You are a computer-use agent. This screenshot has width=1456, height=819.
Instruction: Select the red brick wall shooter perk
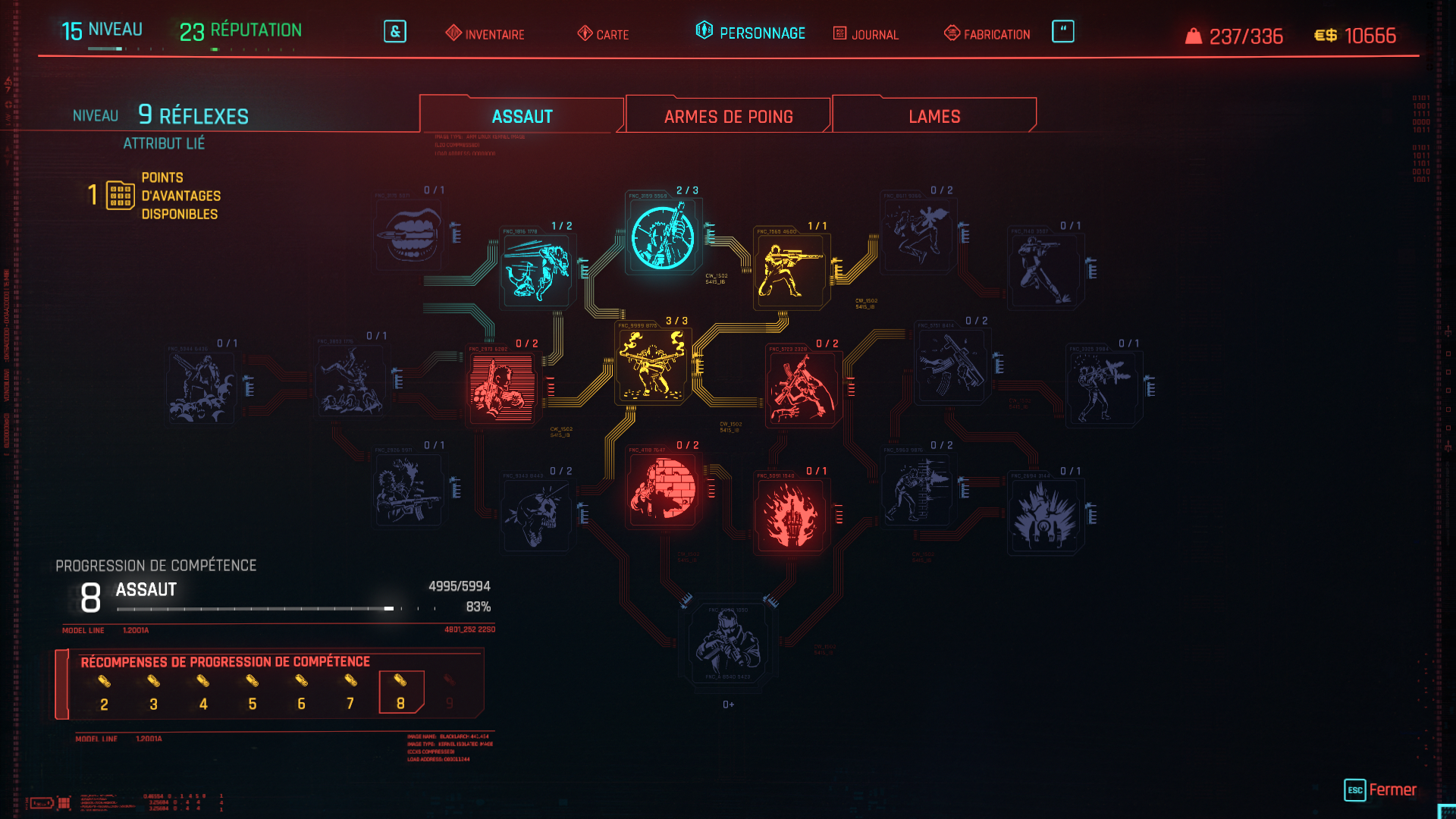coord(663,490)
